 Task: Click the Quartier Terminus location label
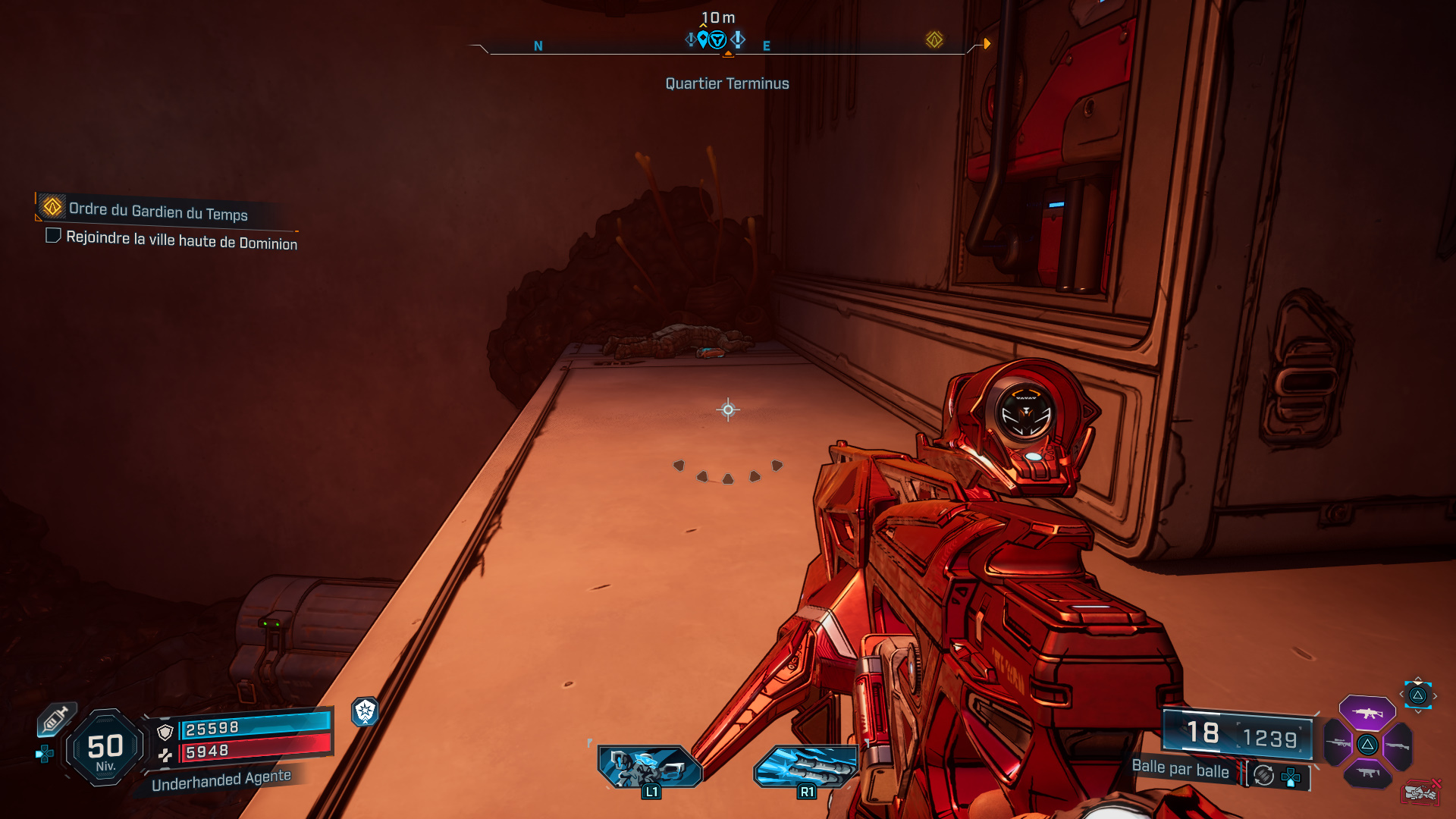coord(726,83)
